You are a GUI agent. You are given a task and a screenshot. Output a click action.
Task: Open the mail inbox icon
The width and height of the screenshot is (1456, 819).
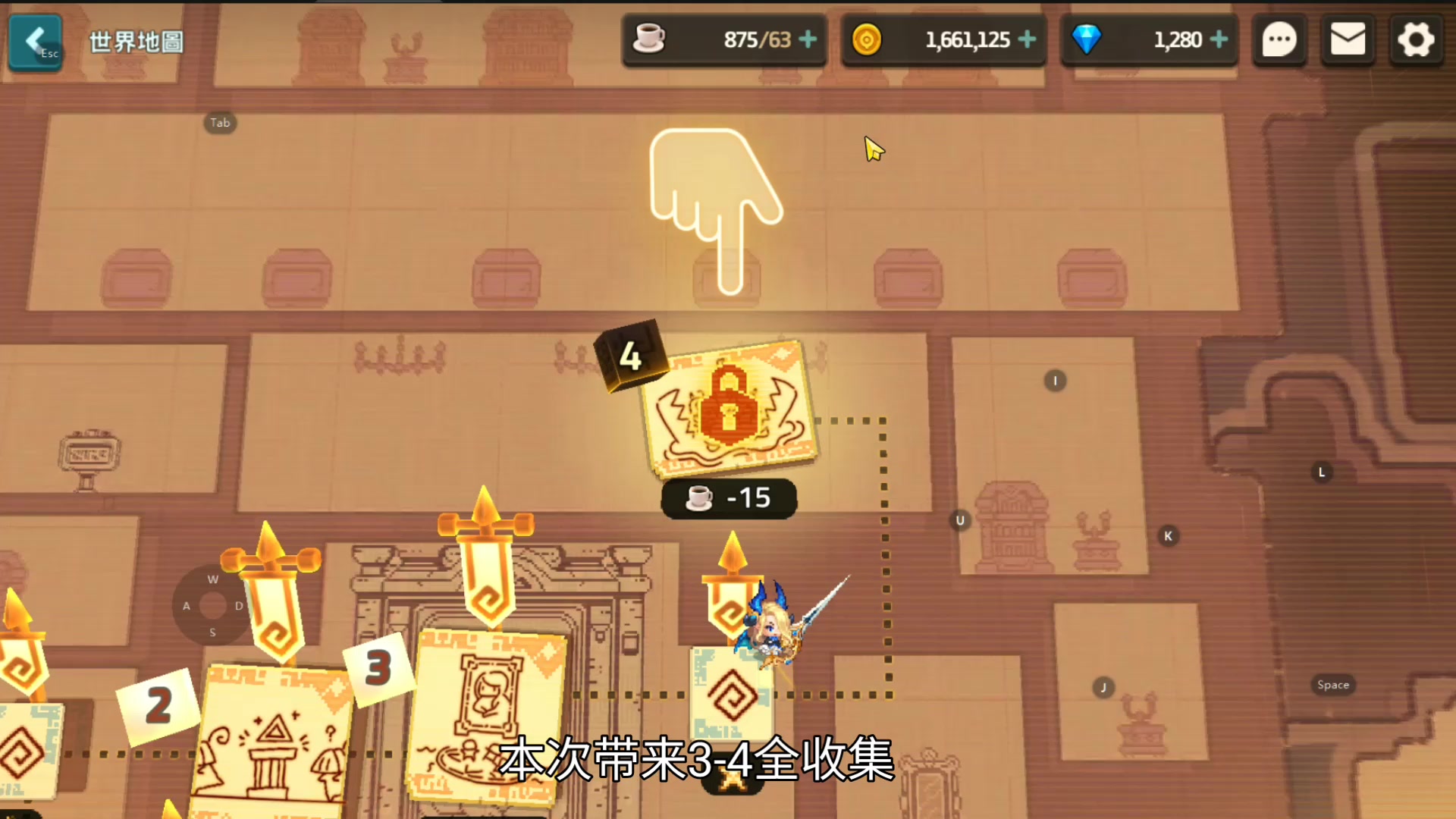[x=1348, y=39]
